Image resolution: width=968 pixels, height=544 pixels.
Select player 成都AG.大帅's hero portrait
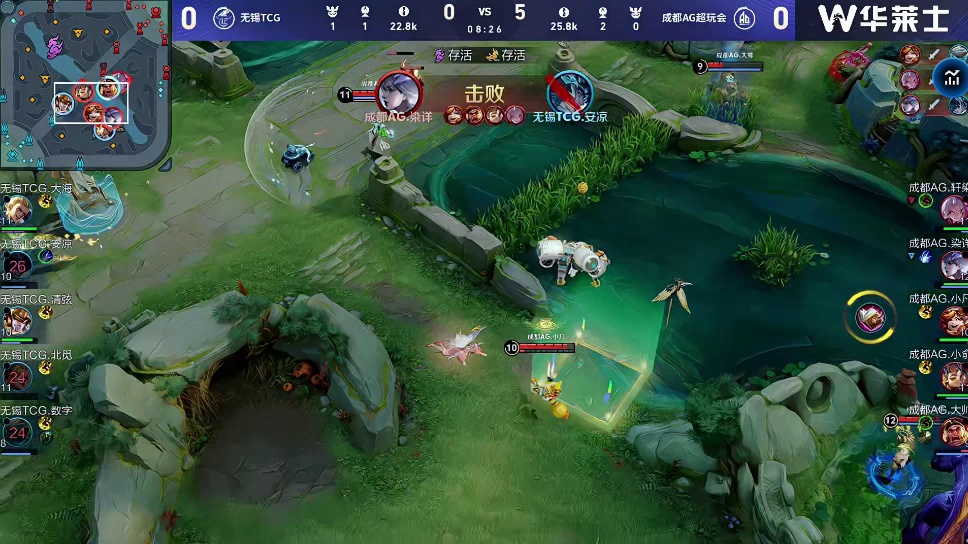click(952, 430)
